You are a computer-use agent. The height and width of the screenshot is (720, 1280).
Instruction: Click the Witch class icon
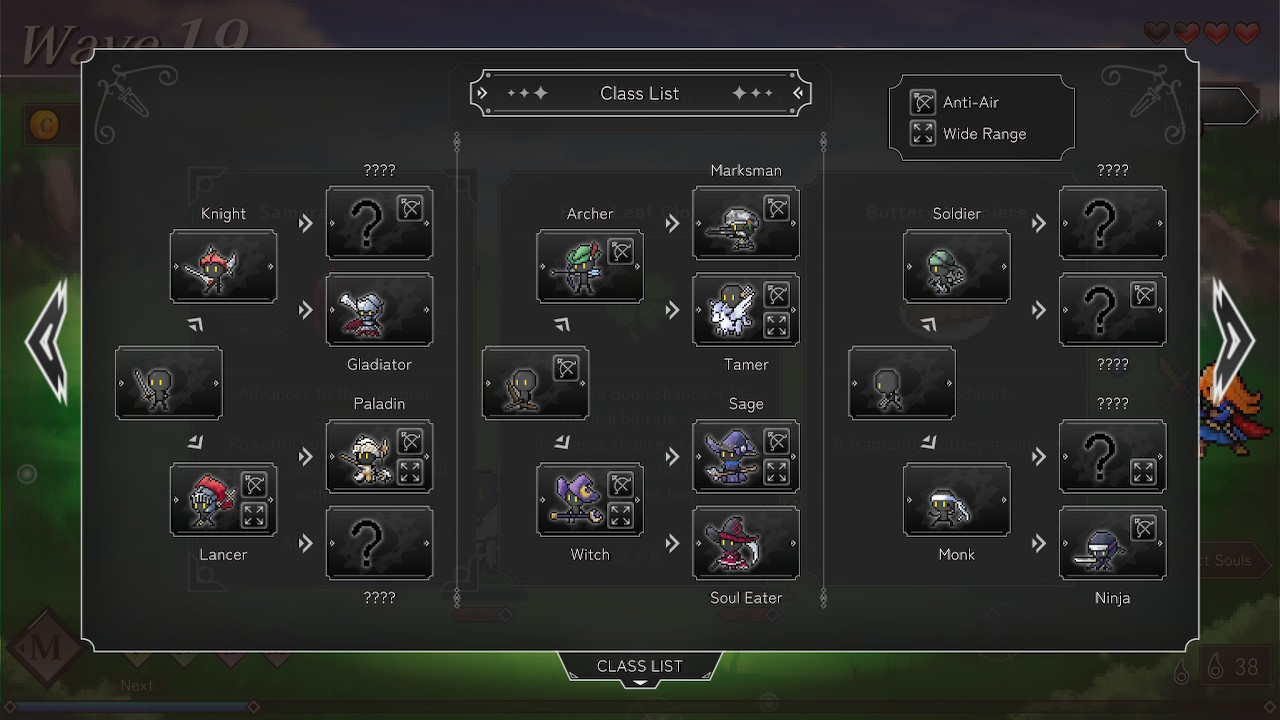click(x=590, y=500)
